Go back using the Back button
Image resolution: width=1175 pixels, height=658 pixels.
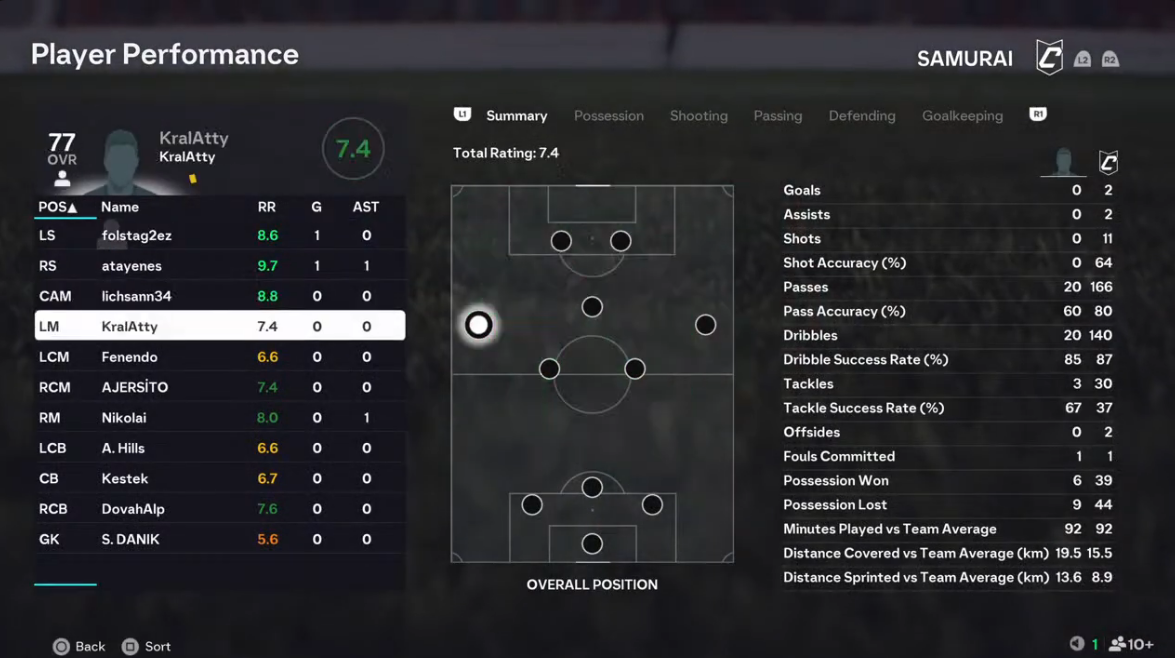[79, 647]
